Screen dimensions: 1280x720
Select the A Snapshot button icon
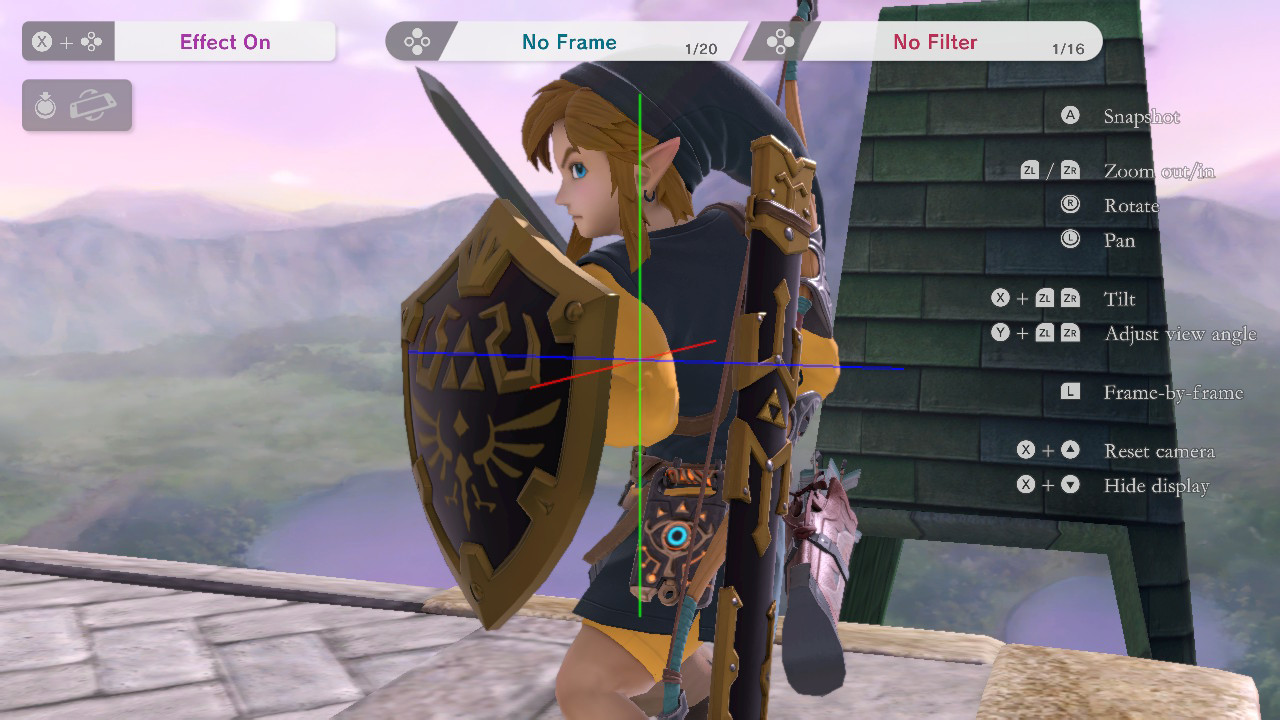coord(1069,115)
